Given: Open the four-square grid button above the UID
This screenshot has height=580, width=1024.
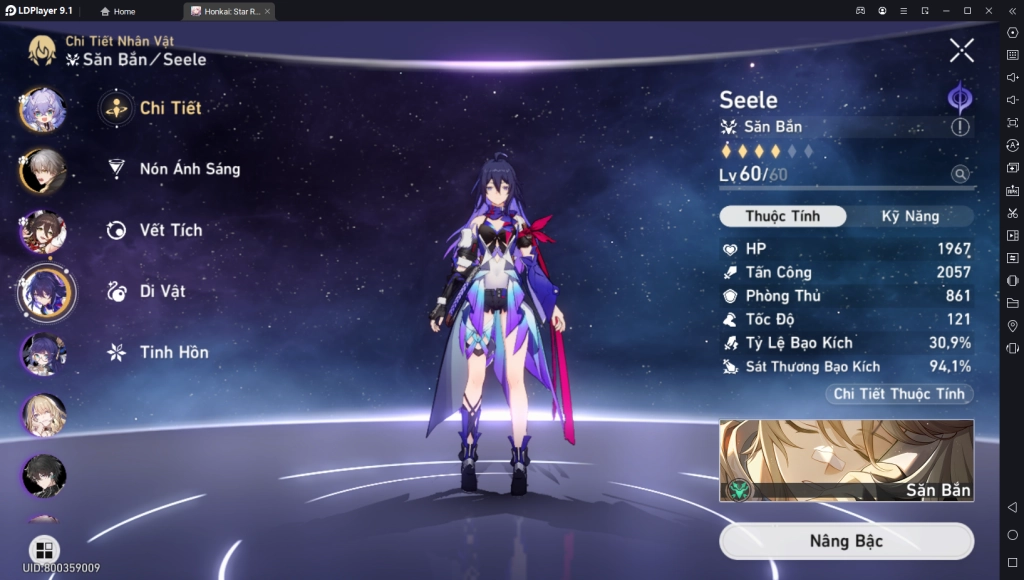Looking at the screenshot, I should coord(44,550).
